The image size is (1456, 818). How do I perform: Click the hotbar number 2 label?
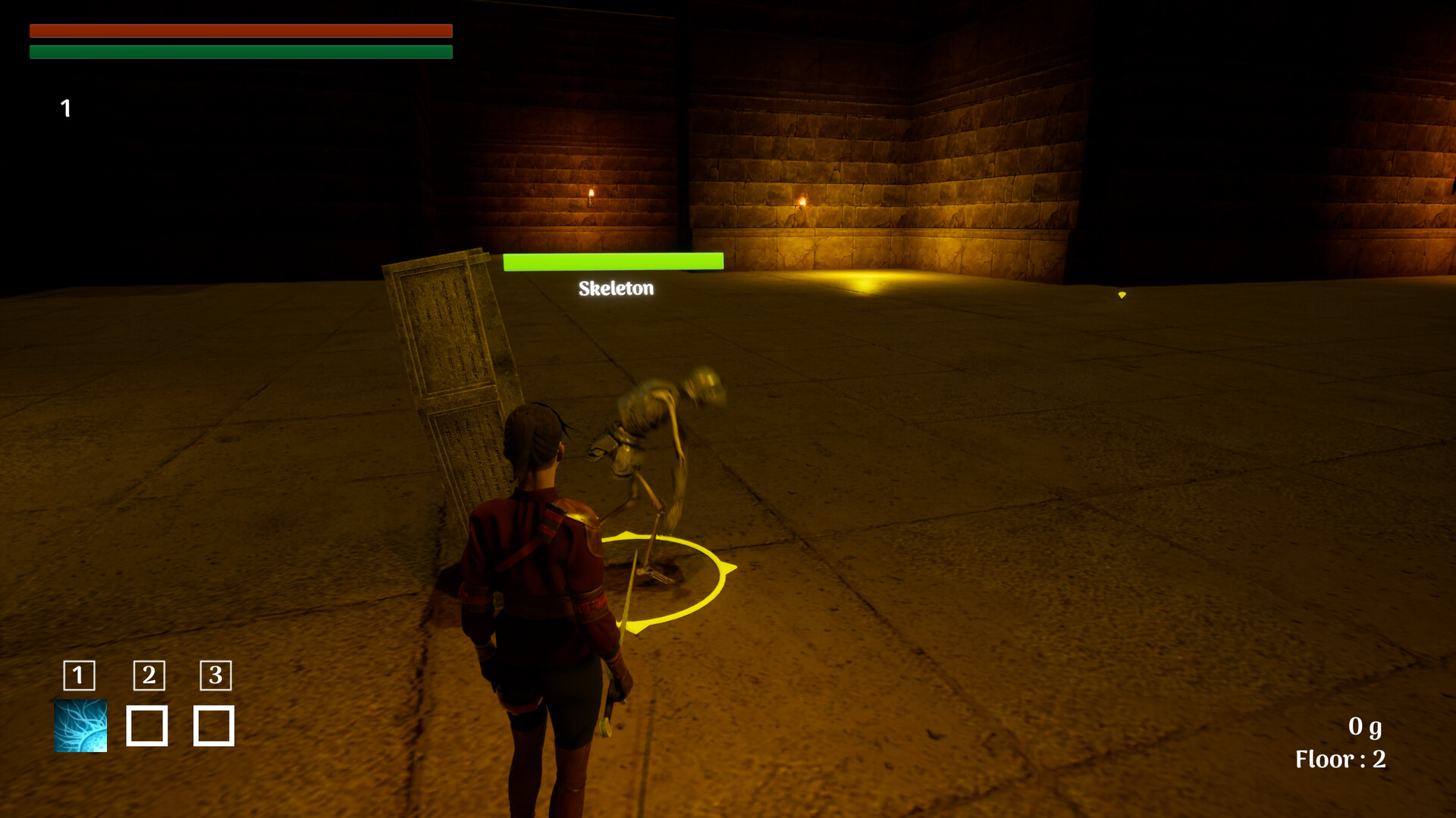(148, 677)
